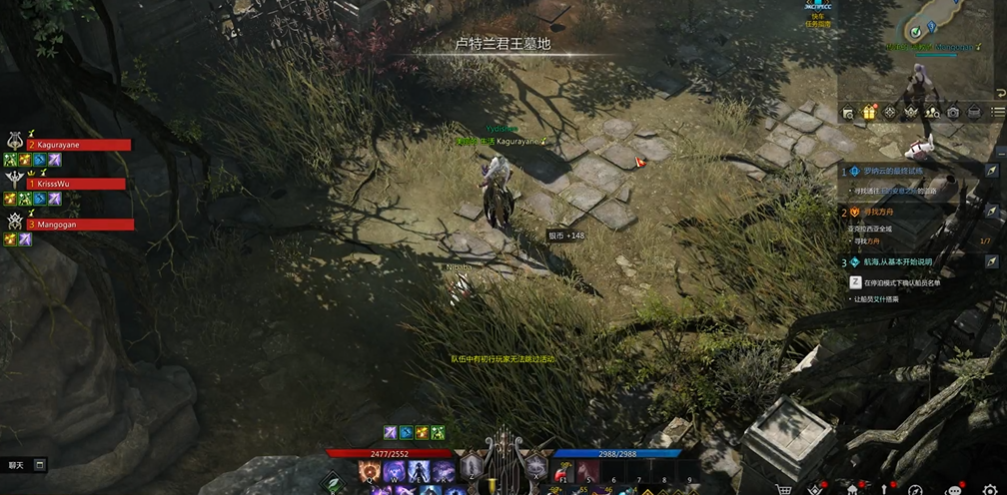
Task: Open the settings gear icon
Action: click(990, 490)
